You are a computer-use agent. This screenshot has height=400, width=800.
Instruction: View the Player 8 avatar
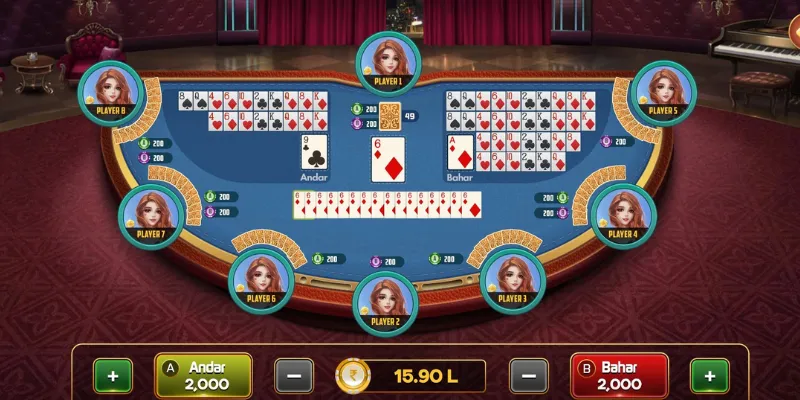coord(110,90)
